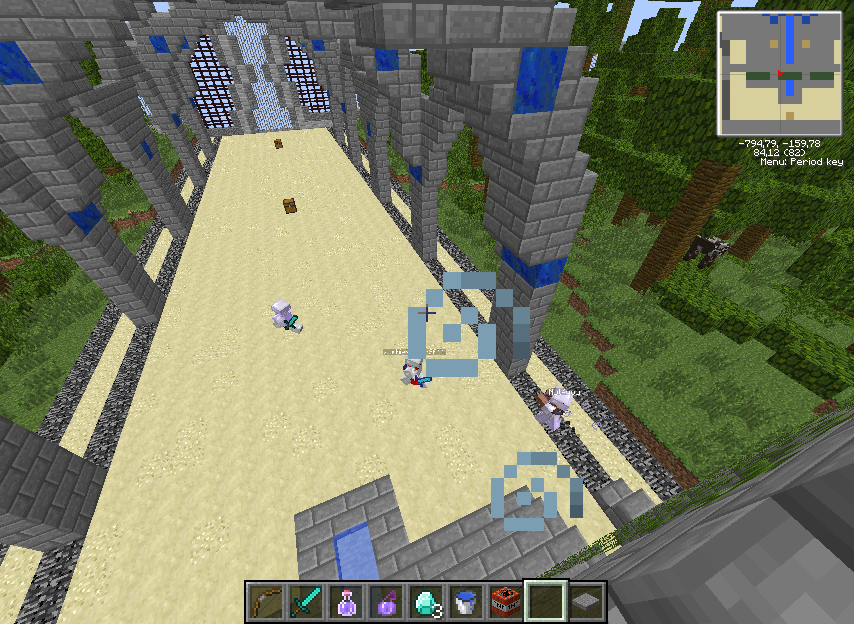Screen dimensions: 854x624
Task: Select the stone slab hotbar slot
Action: coord(586,601)
